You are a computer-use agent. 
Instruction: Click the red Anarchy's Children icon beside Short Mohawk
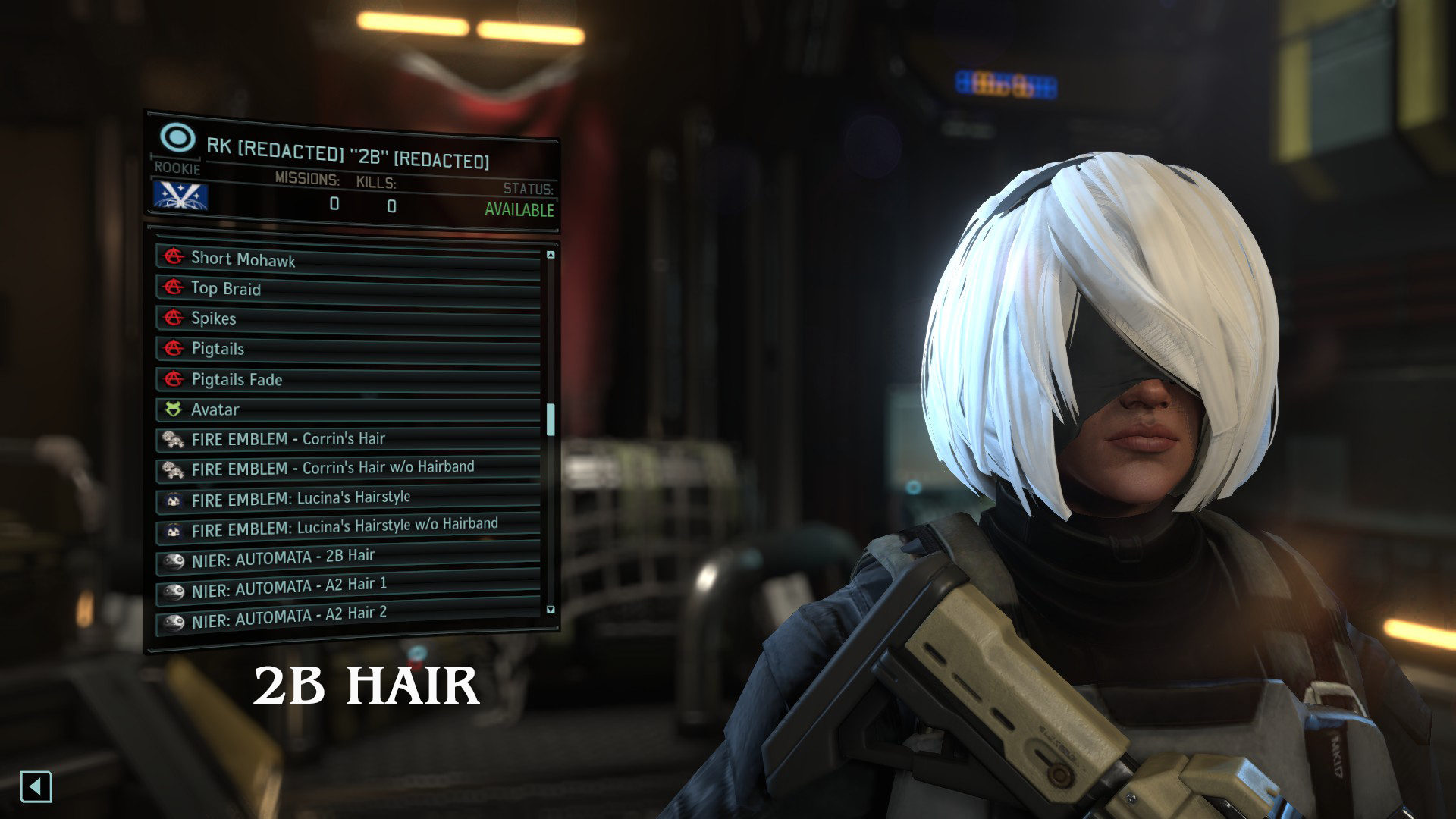click(x=173, y=259)
